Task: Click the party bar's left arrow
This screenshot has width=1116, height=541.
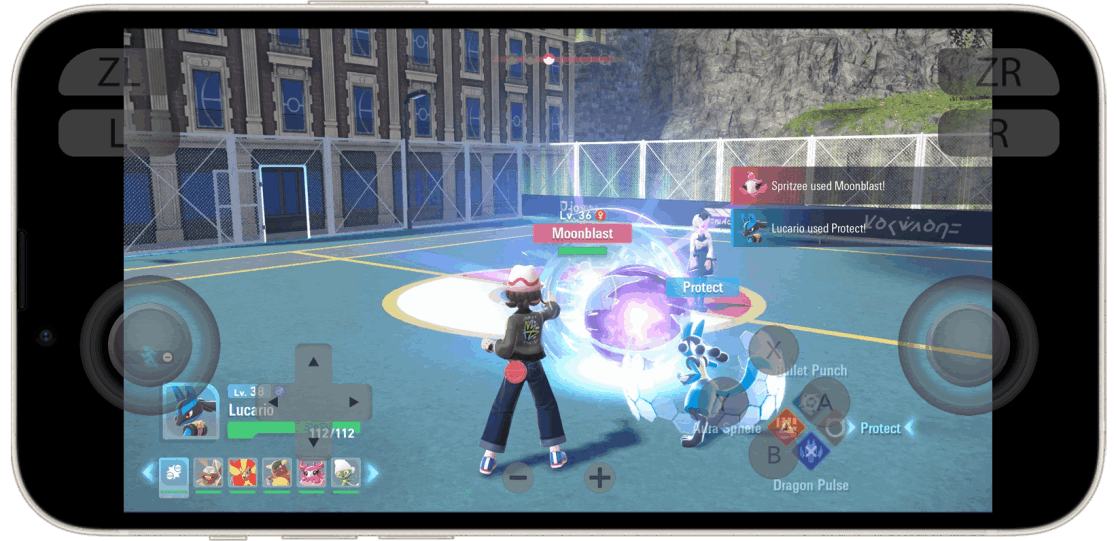Action: pyautogui.click(x=147, y=472)
